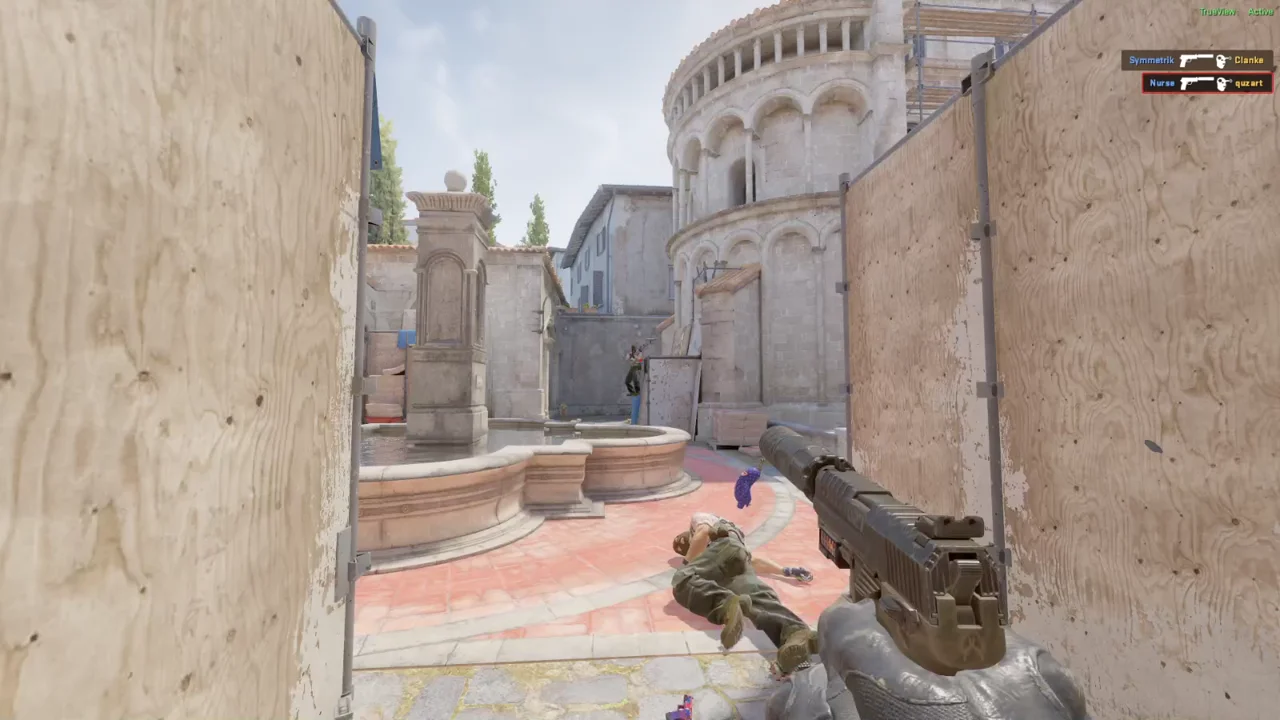The height and width of the screenshot is (720, 1280).
Task: Select the Nurse killed quzart feed entry
Action: [x=1206, y=83]
